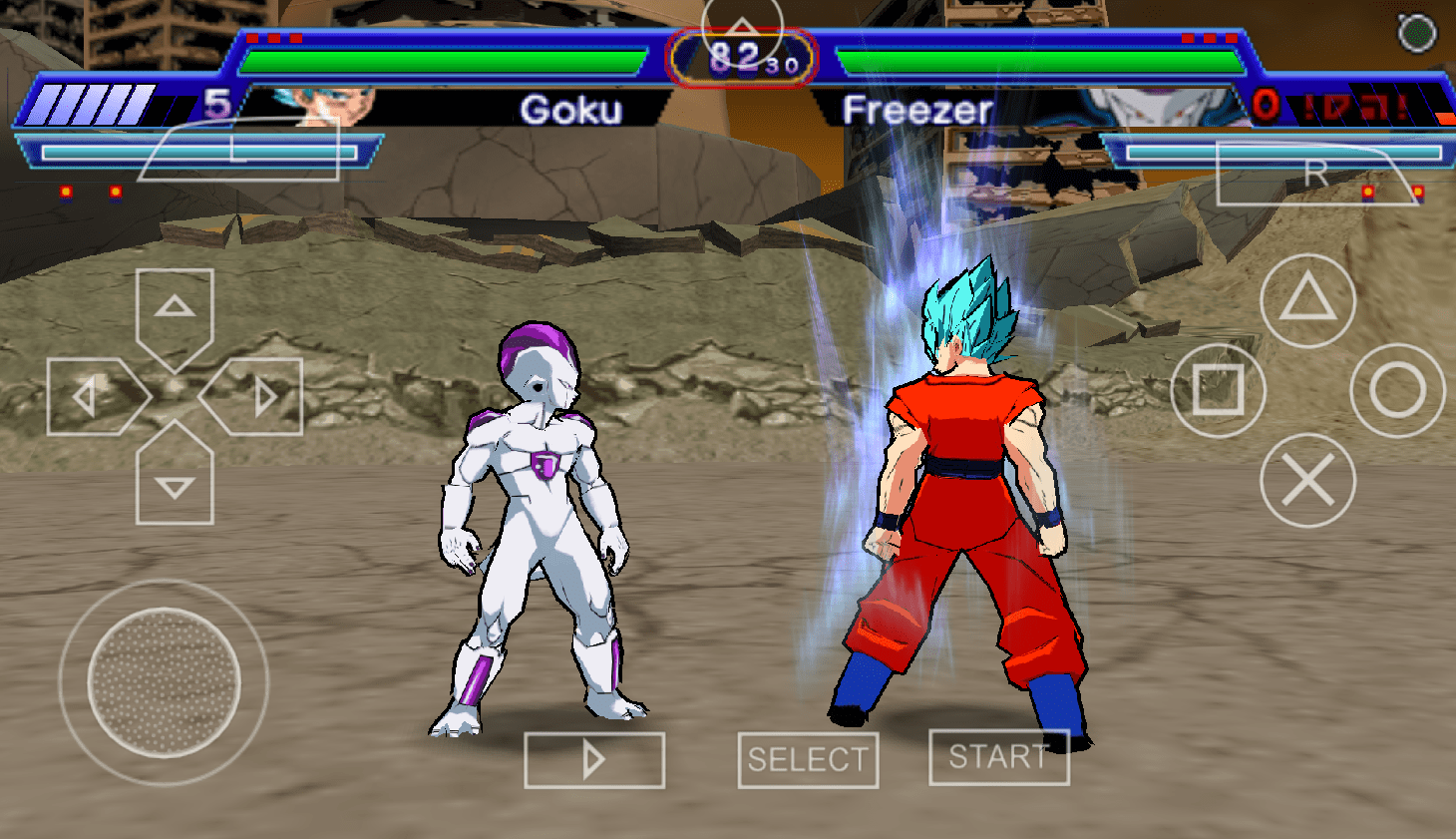The width and height of the screenshot is (1456, 839).
Task: Tap the D-pad up arrow
Action: click(175, 311)
